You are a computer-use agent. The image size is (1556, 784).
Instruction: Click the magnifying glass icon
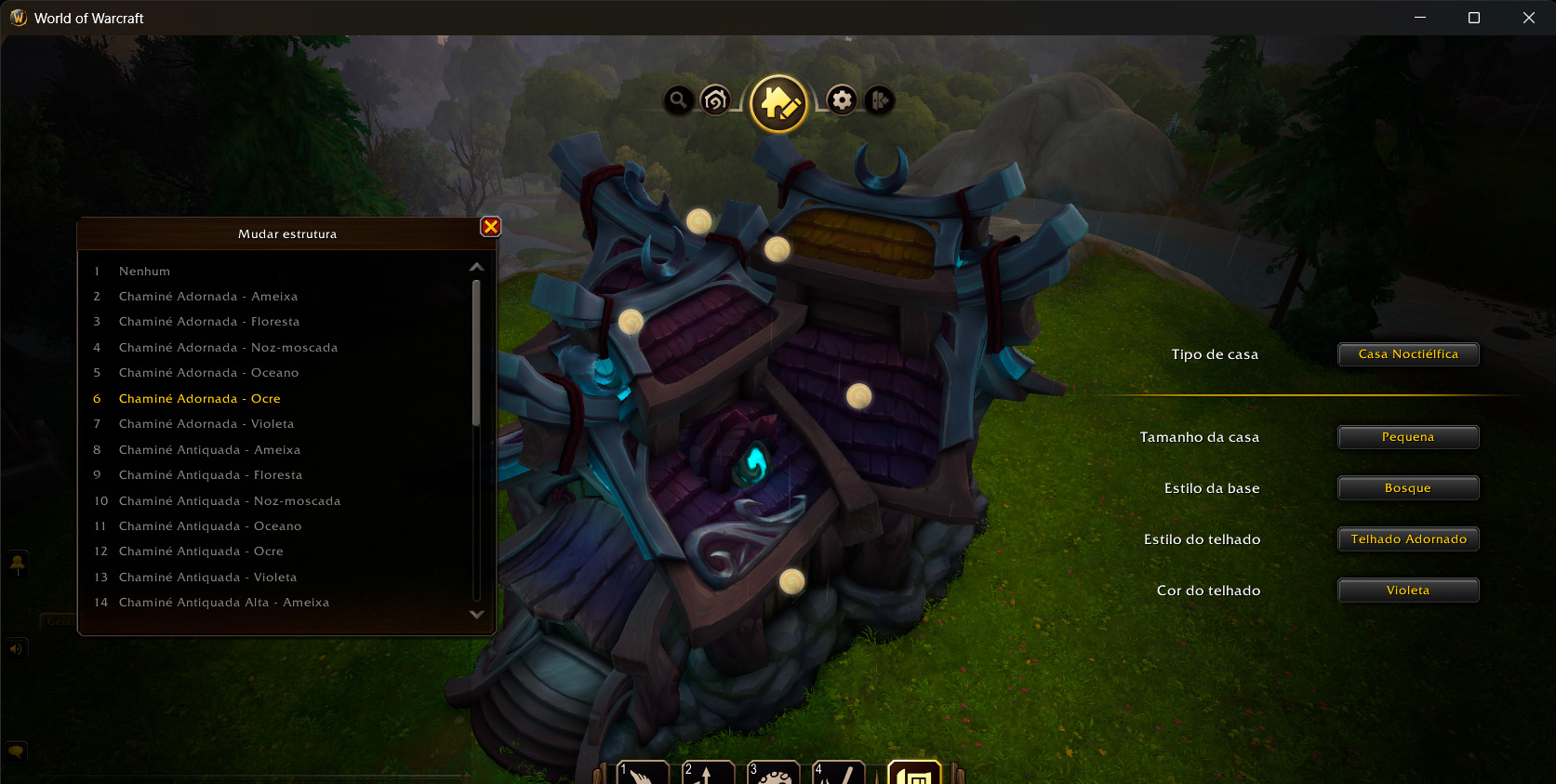679,100
